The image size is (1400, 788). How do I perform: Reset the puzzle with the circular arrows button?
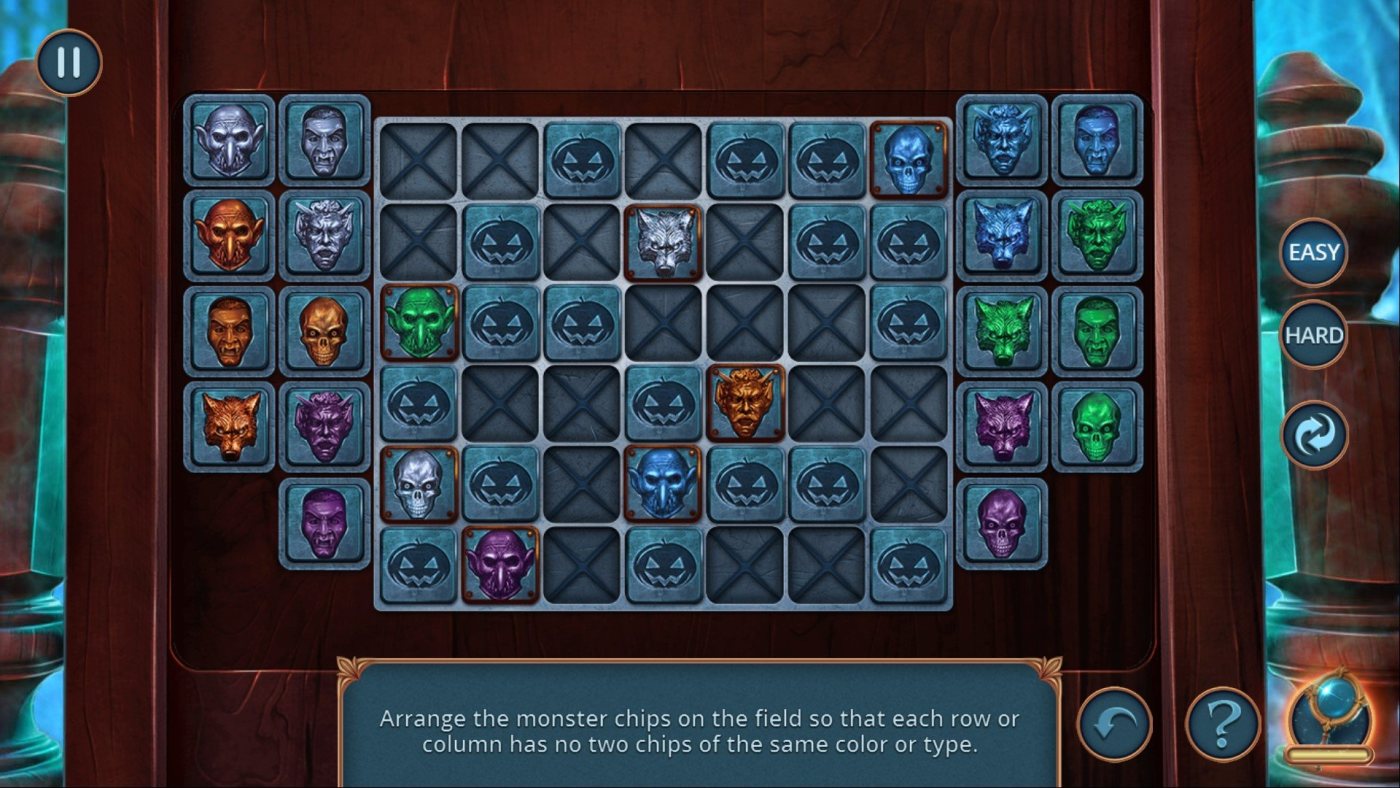[x=1314, y=435]
